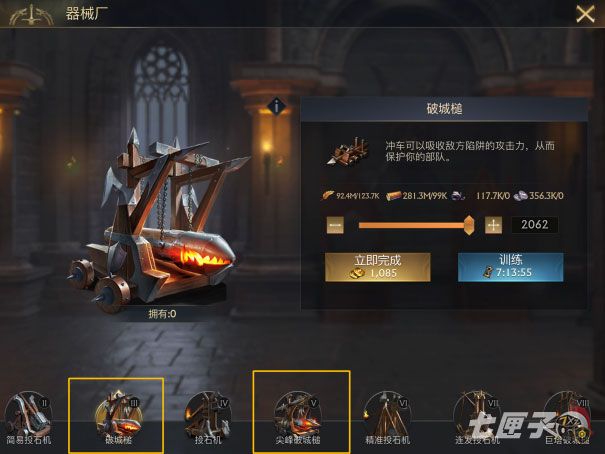Close the 器械厂 siege workshop screen
This screenshot has width=605, height=454.
click(x=585, y=14)
